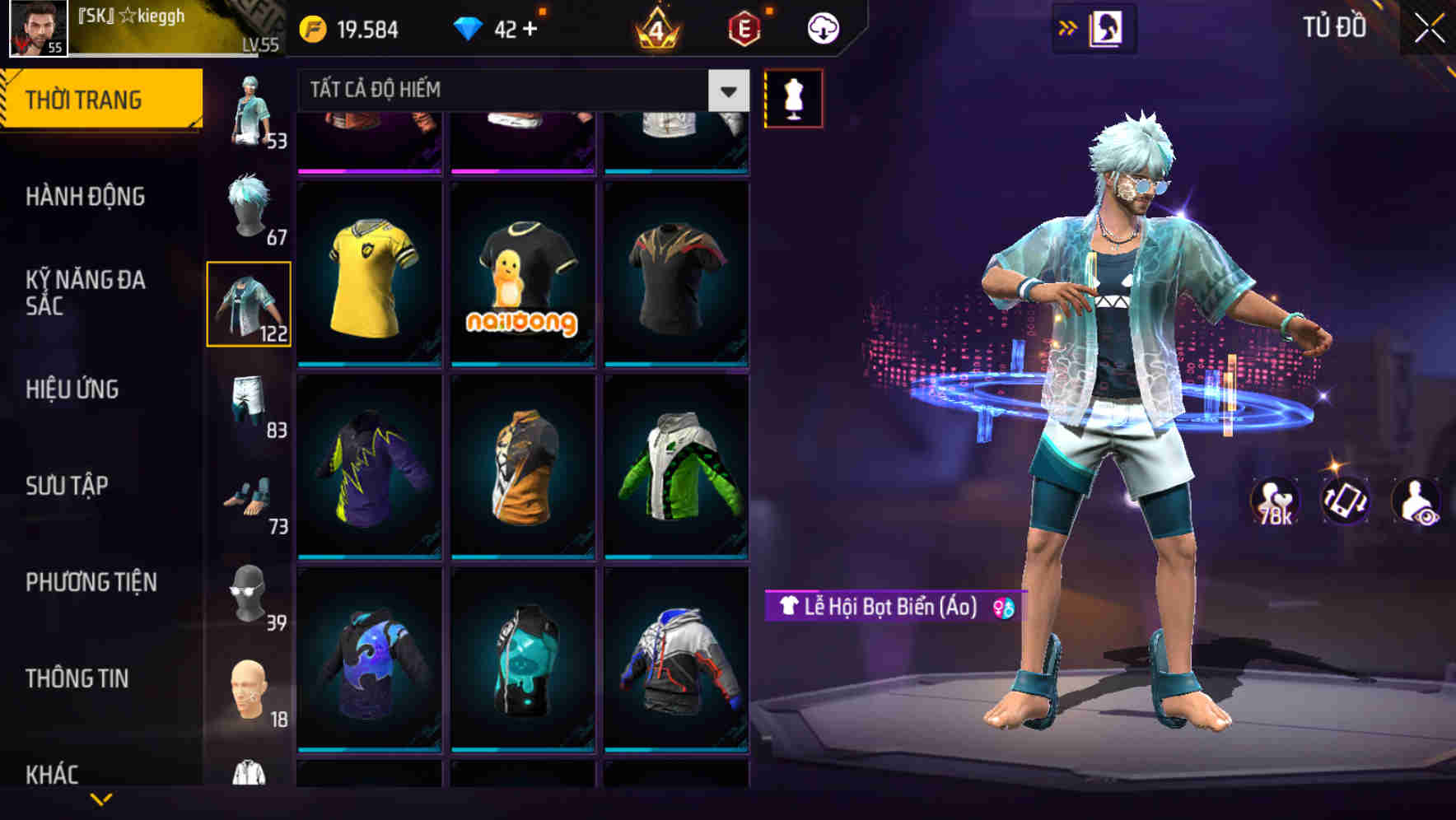The image size is (1456, 820).
Task: Click the yellow double-arrow collapse control top right
Action: click(1068, 26)
